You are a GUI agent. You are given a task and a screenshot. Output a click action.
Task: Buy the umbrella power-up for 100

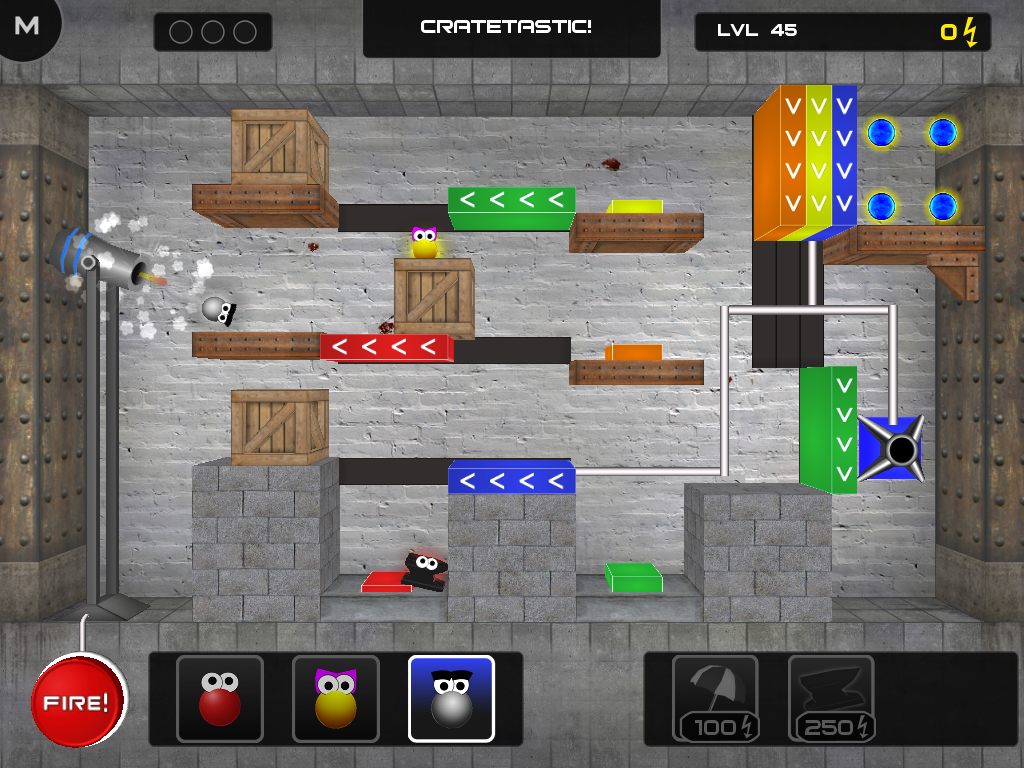click(x=715, y=698)
